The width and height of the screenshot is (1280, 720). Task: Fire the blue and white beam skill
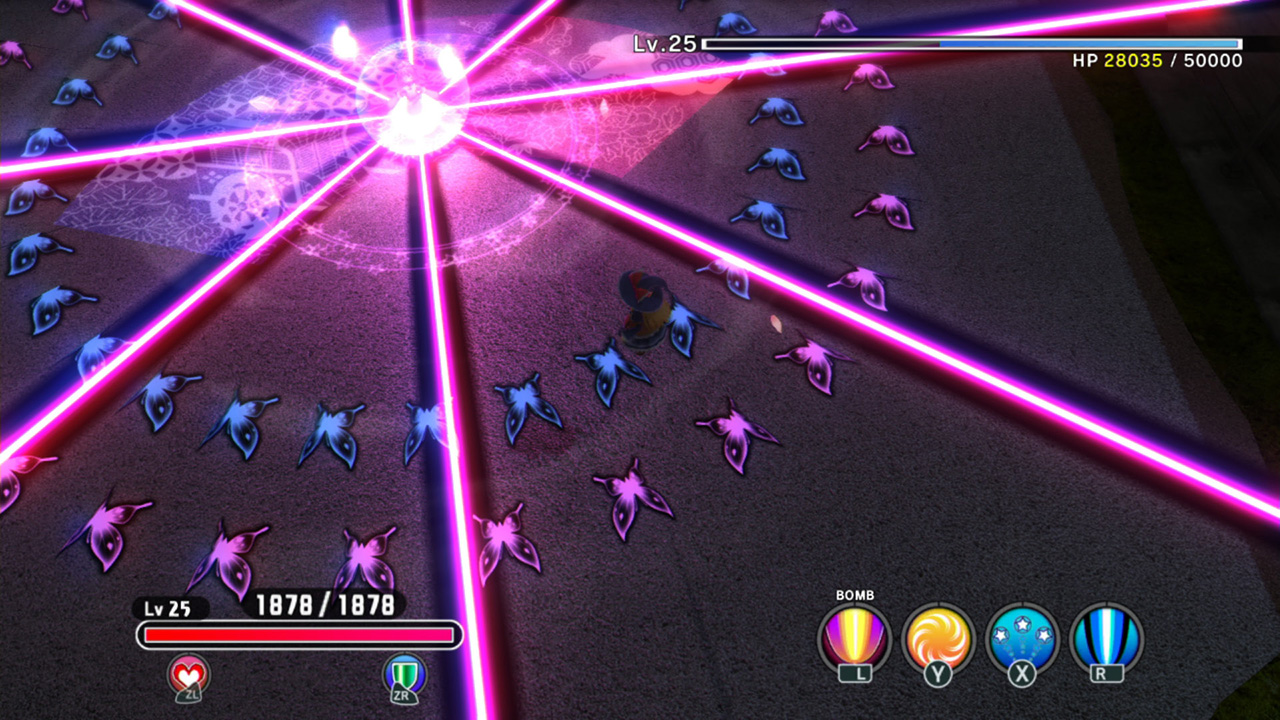1105,639
